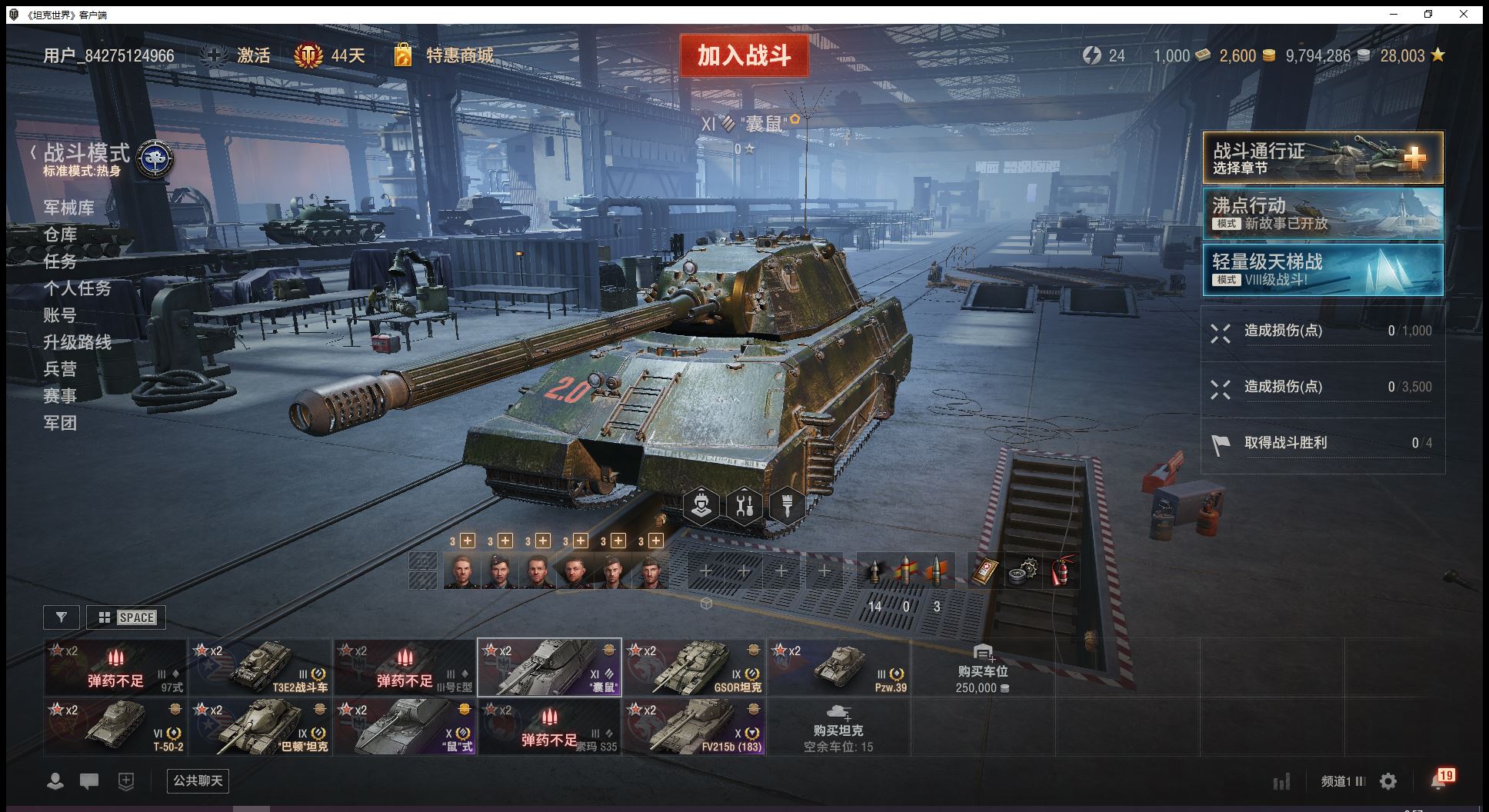Screen dimensions: 1489x812
Task: Open the gear settings icon
Action: [1388, 782]
